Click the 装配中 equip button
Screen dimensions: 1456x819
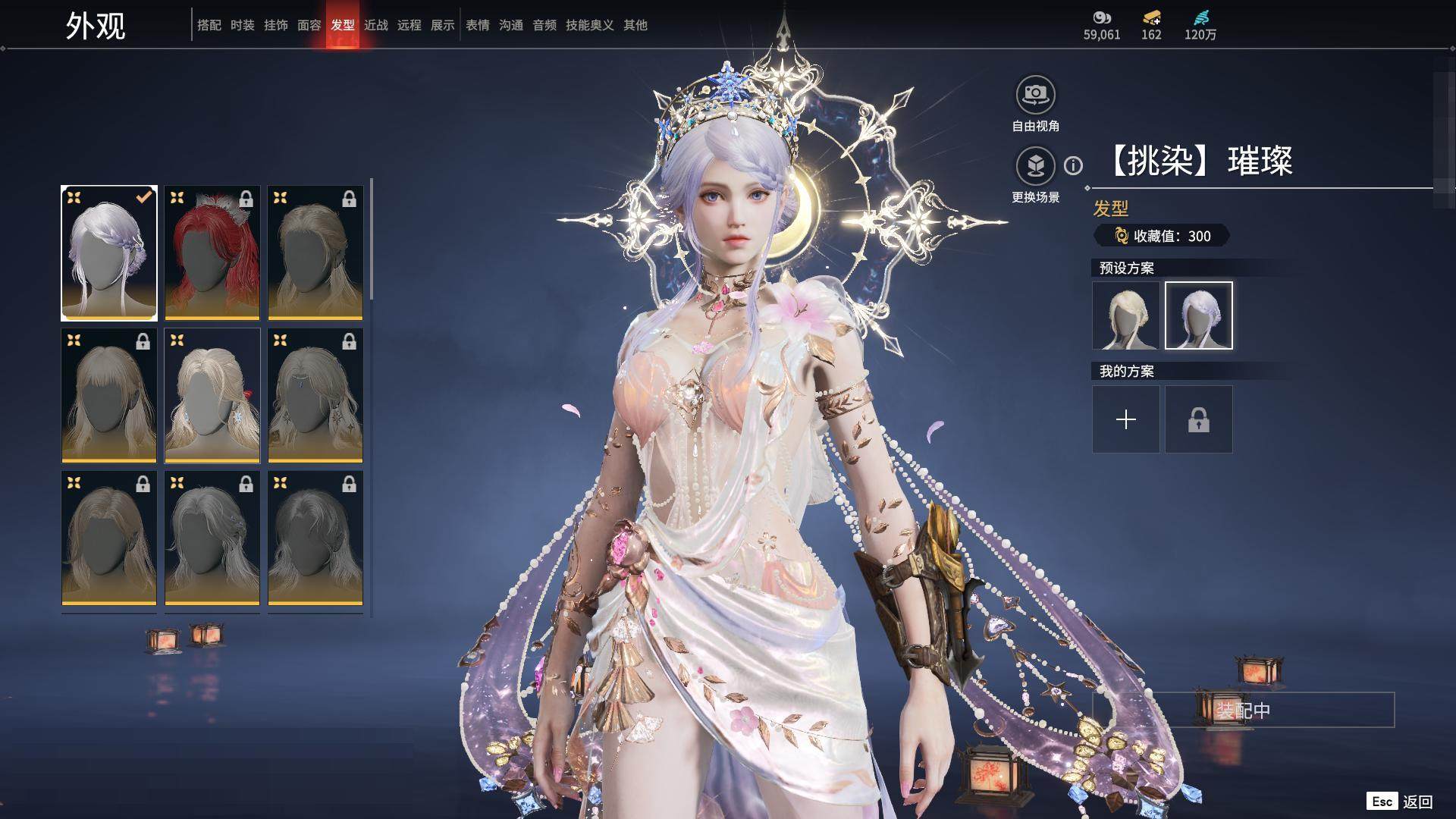click(1243, 710)
